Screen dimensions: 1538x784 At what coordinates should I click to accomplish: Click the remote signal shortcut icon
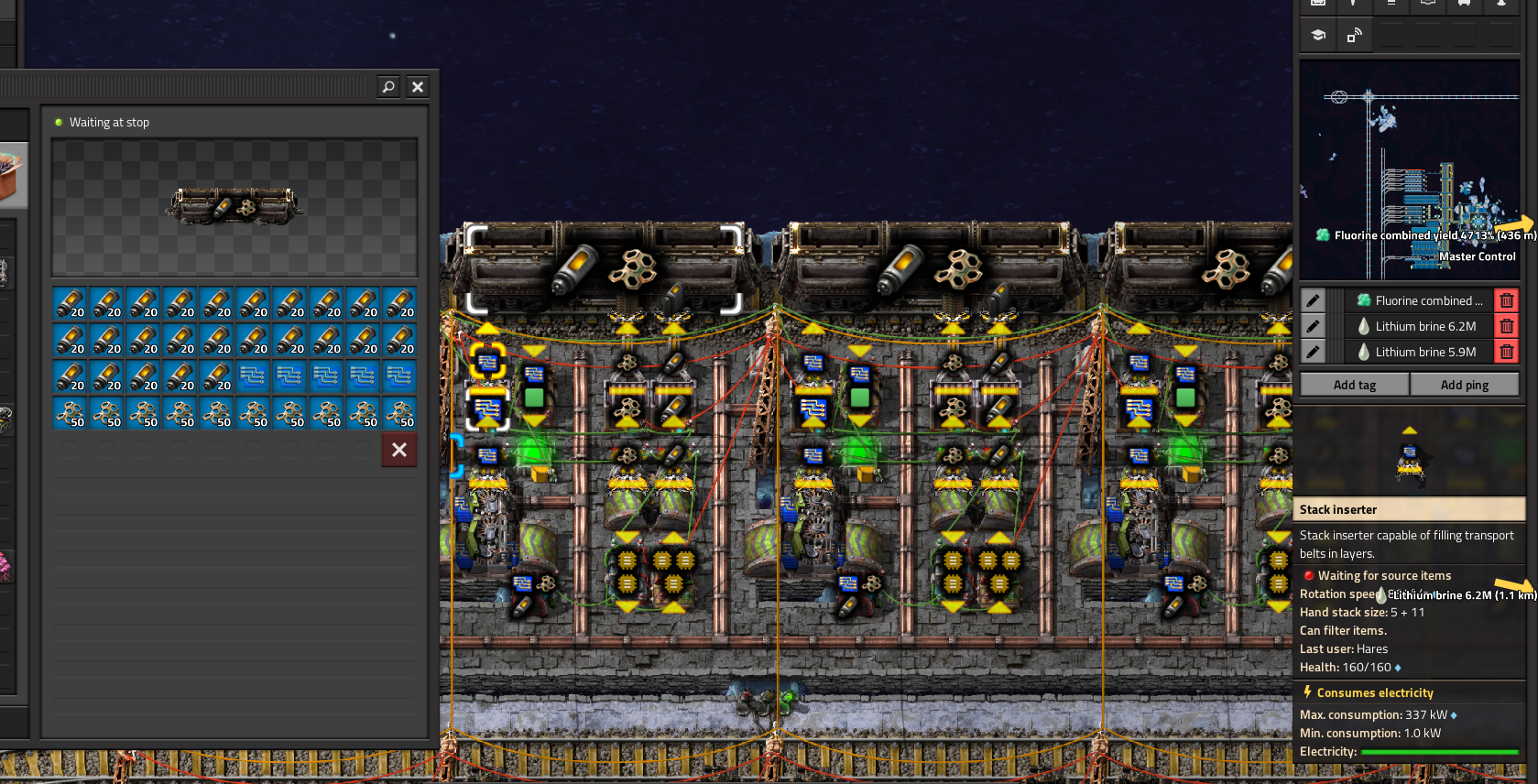1354,36
